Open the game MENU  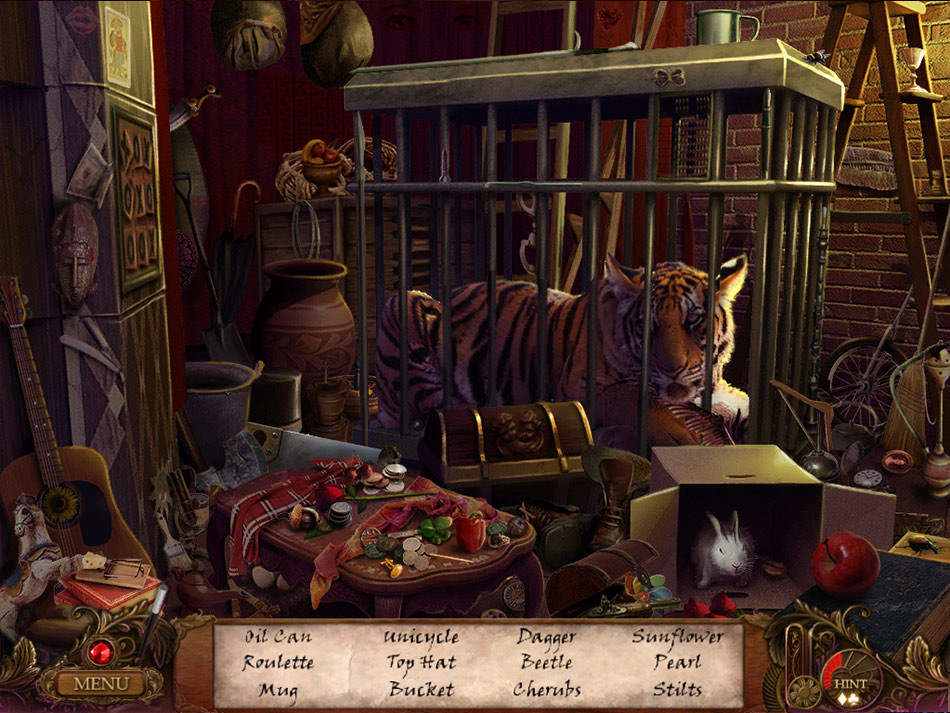point(101,684)
